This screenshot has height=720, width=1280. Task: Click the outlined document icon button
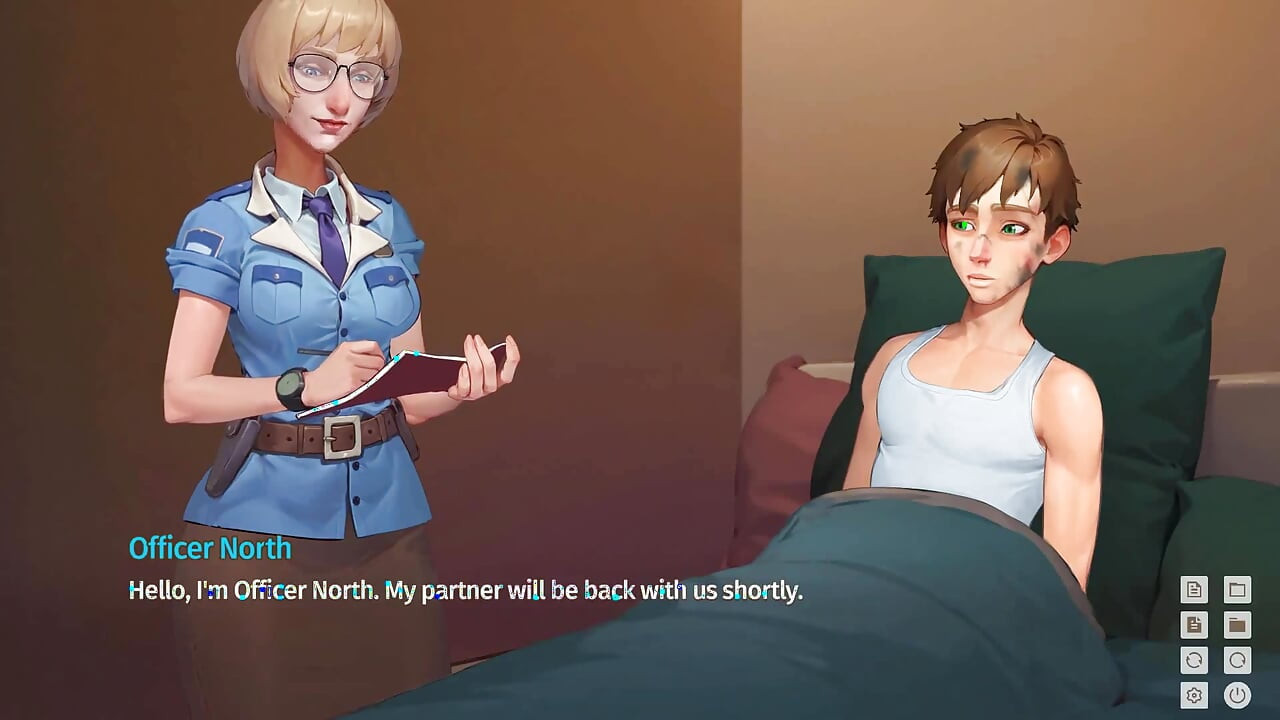1193,590
